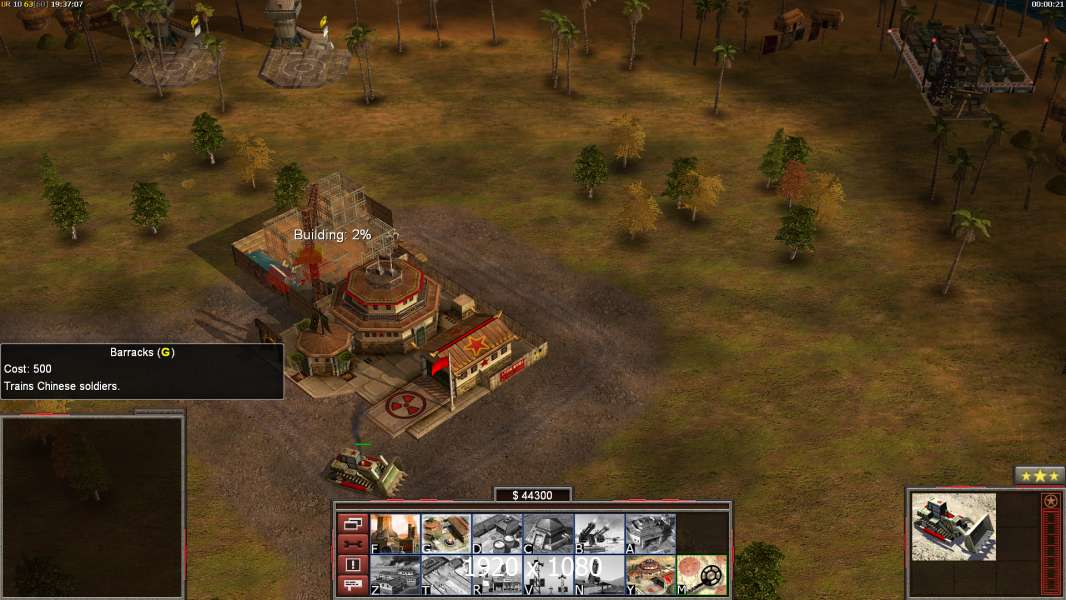Click the minimap panel
The width and height of the screenshot is (1066, 600).
tap(92, 507)
